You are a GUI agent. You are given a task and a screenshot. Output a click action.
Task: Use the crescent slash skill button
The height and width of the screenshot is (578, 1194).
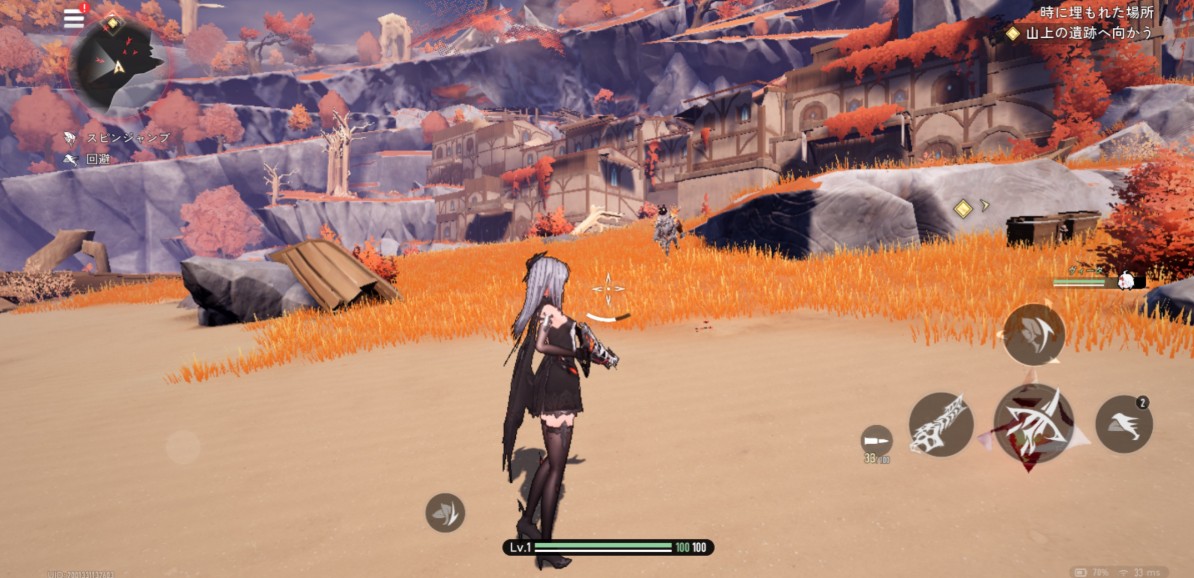click(1033, 334)
